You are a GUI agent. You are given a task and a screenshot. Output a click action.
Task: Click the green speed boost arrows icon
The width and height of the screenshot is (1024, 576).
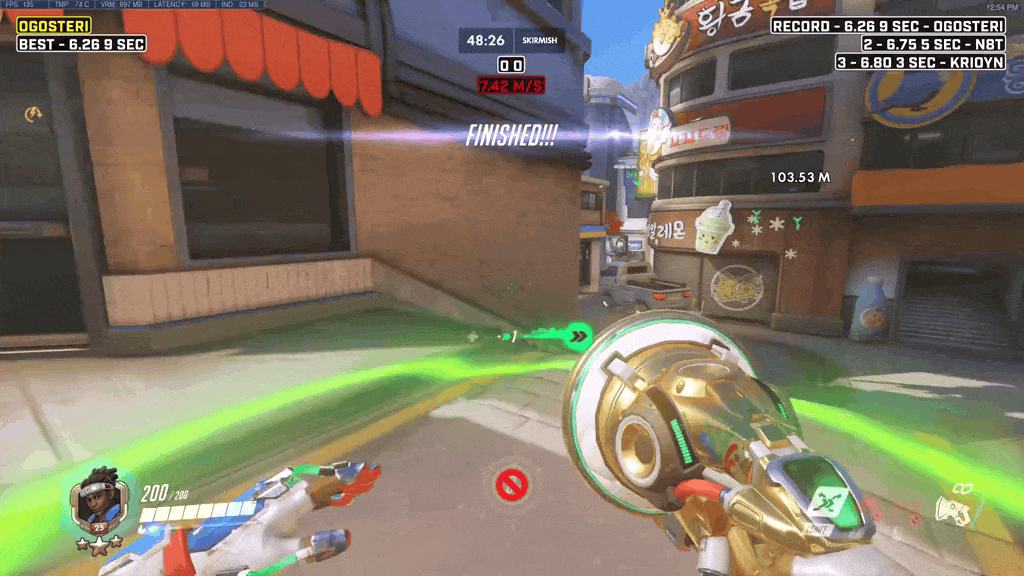577,337
